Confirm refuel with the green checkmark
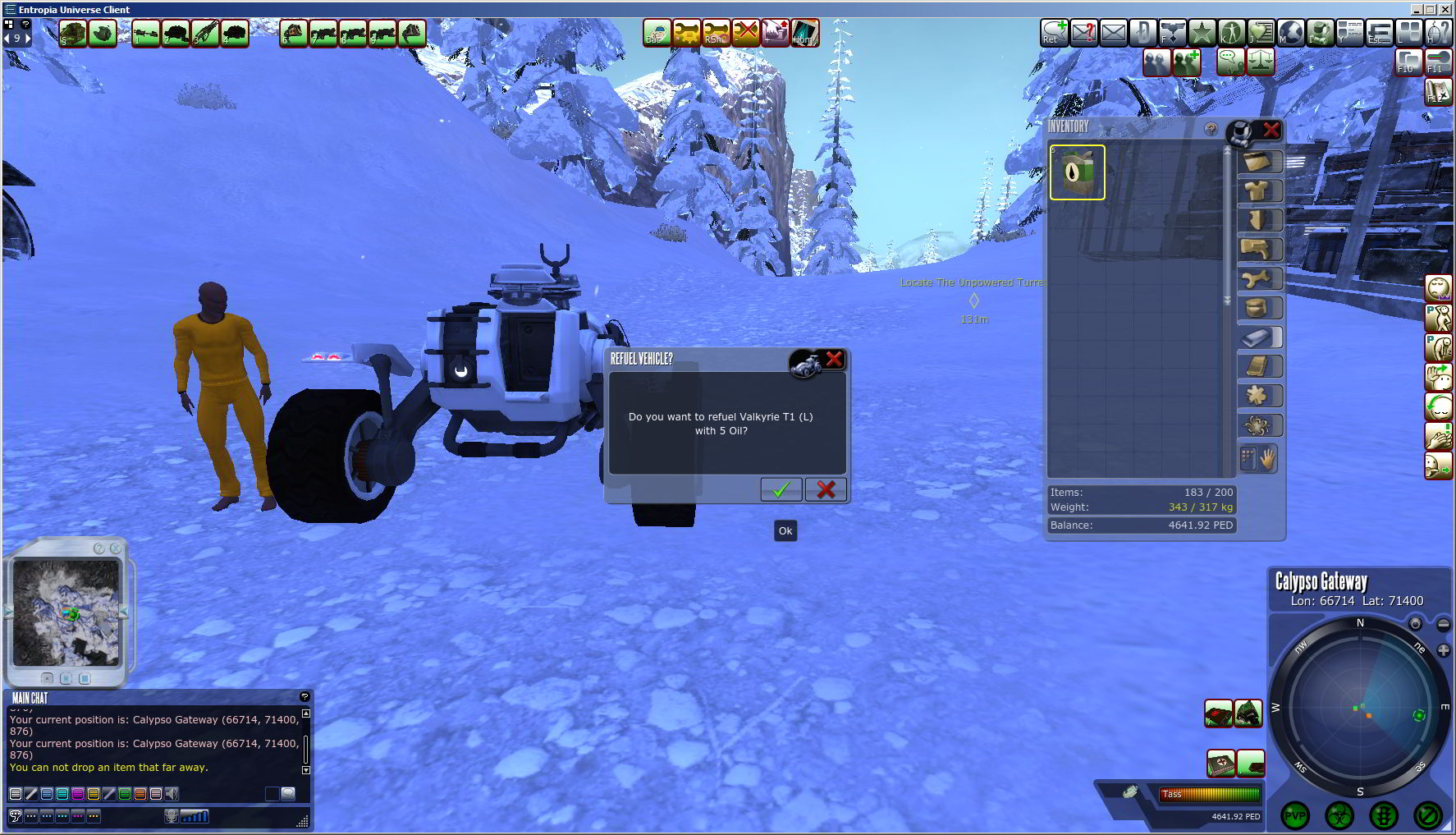 tap(781, 489)
